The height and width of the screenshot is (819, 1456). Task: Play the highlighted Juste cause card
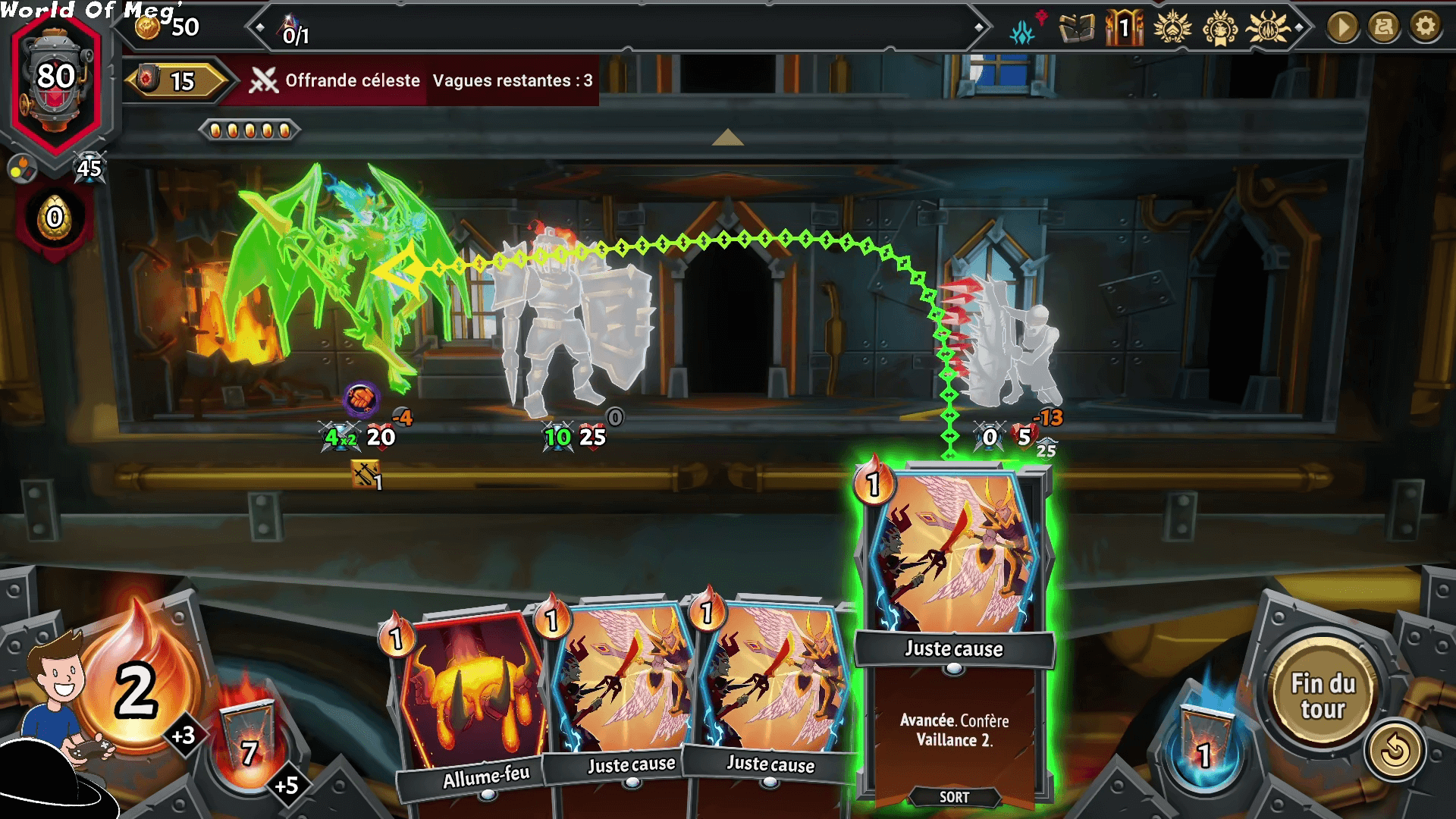(954, 637)
